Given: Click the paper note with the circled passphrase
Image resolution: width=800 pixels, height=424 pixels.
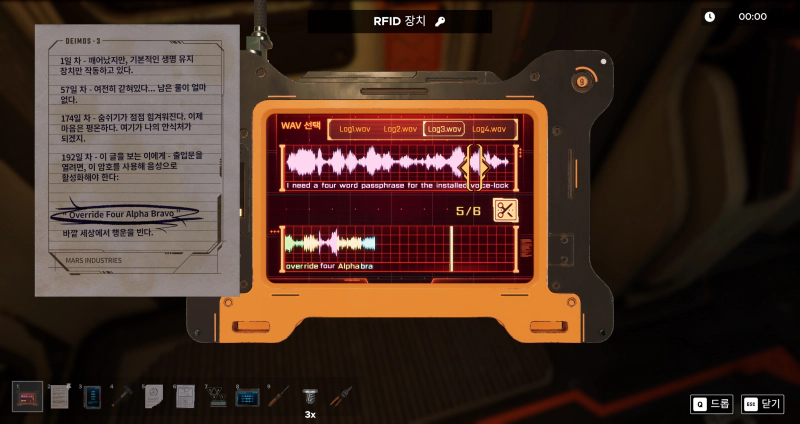Looking at the screenshot, I should point(137,160).
